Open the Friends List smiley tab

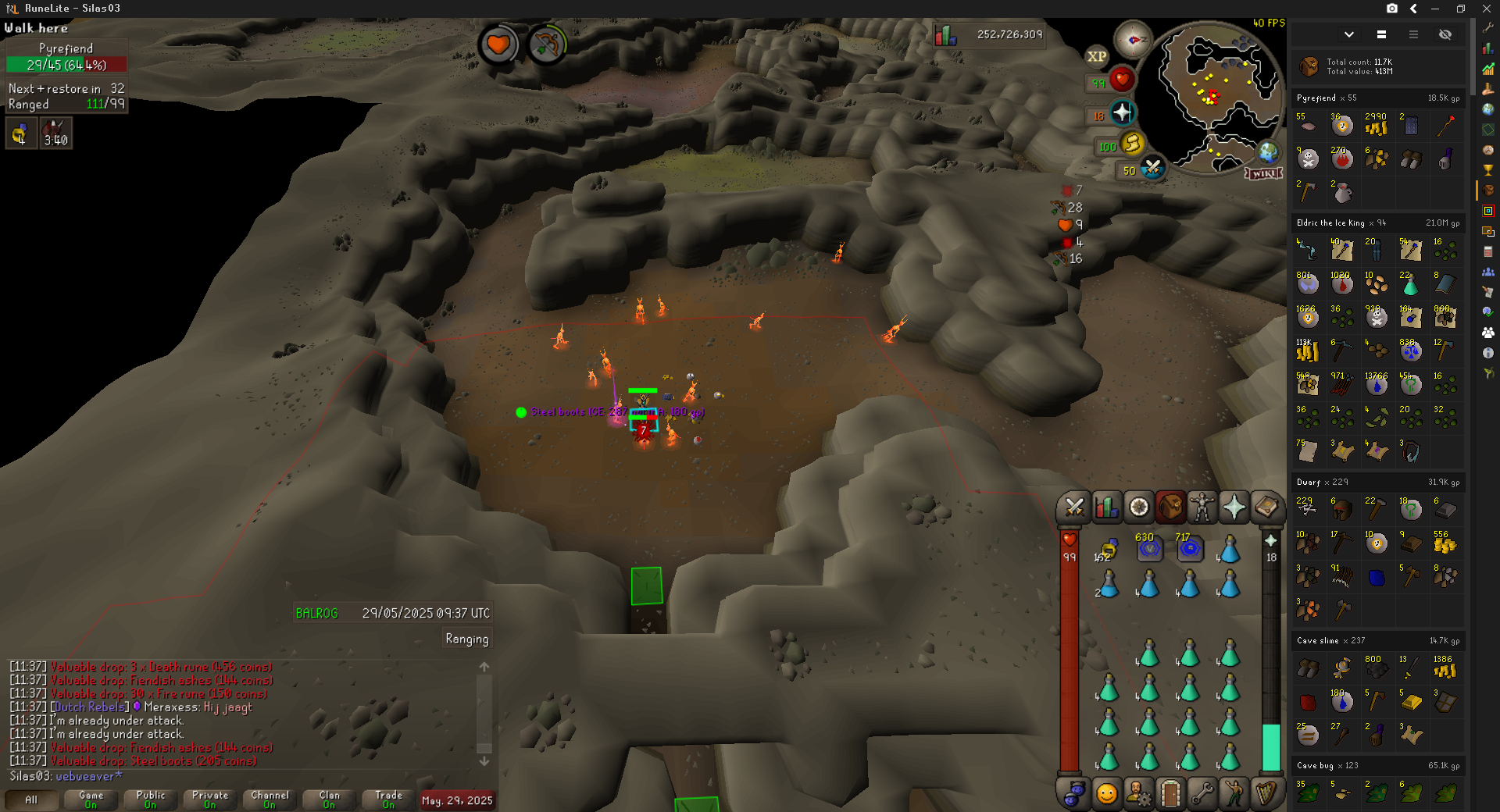coord(1106,794)
